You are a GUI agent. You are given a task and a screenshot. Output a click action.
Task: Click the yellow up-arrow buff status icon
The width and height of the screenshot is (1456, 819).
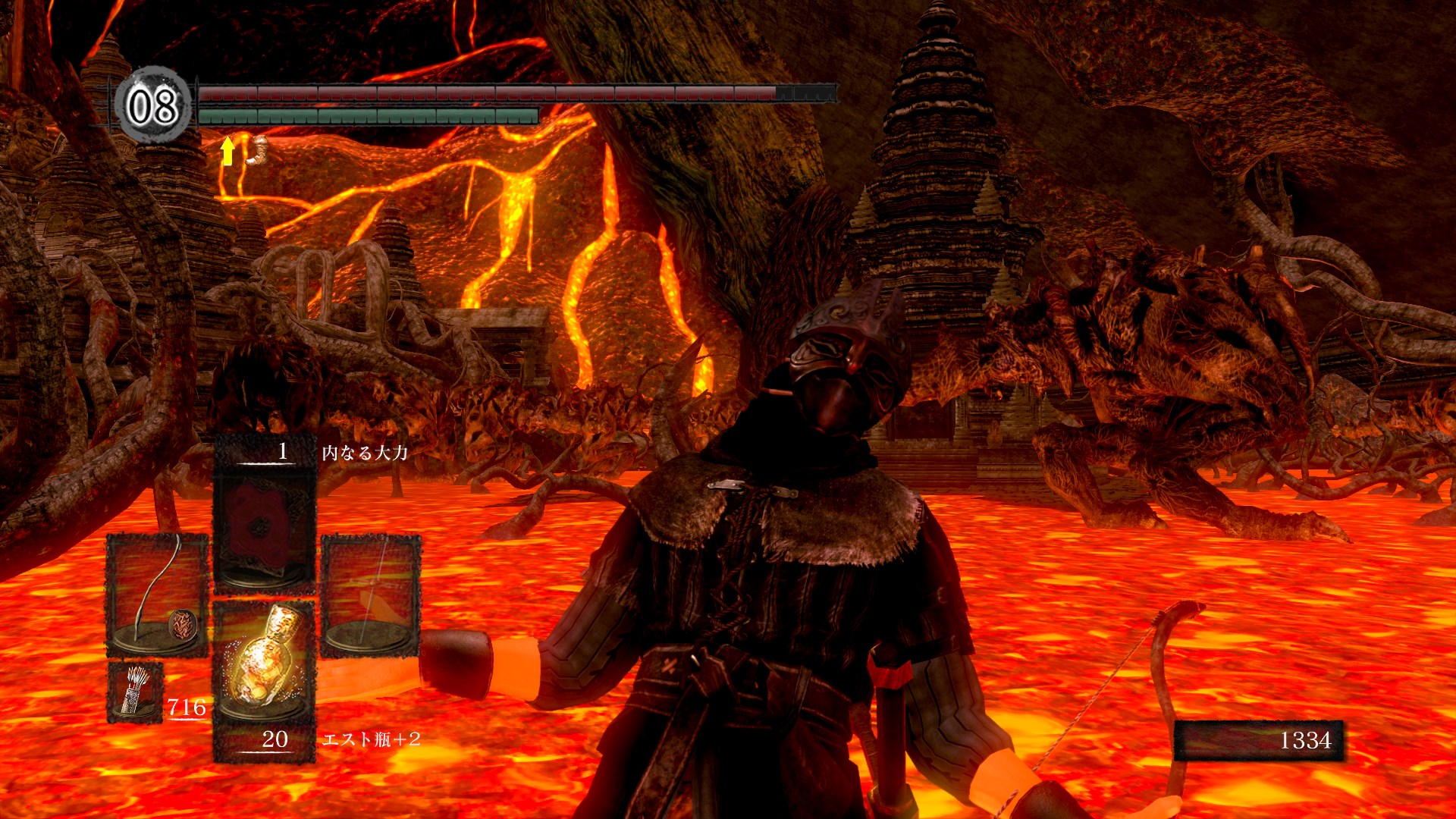pyautogui.click(x=227, y=151)
